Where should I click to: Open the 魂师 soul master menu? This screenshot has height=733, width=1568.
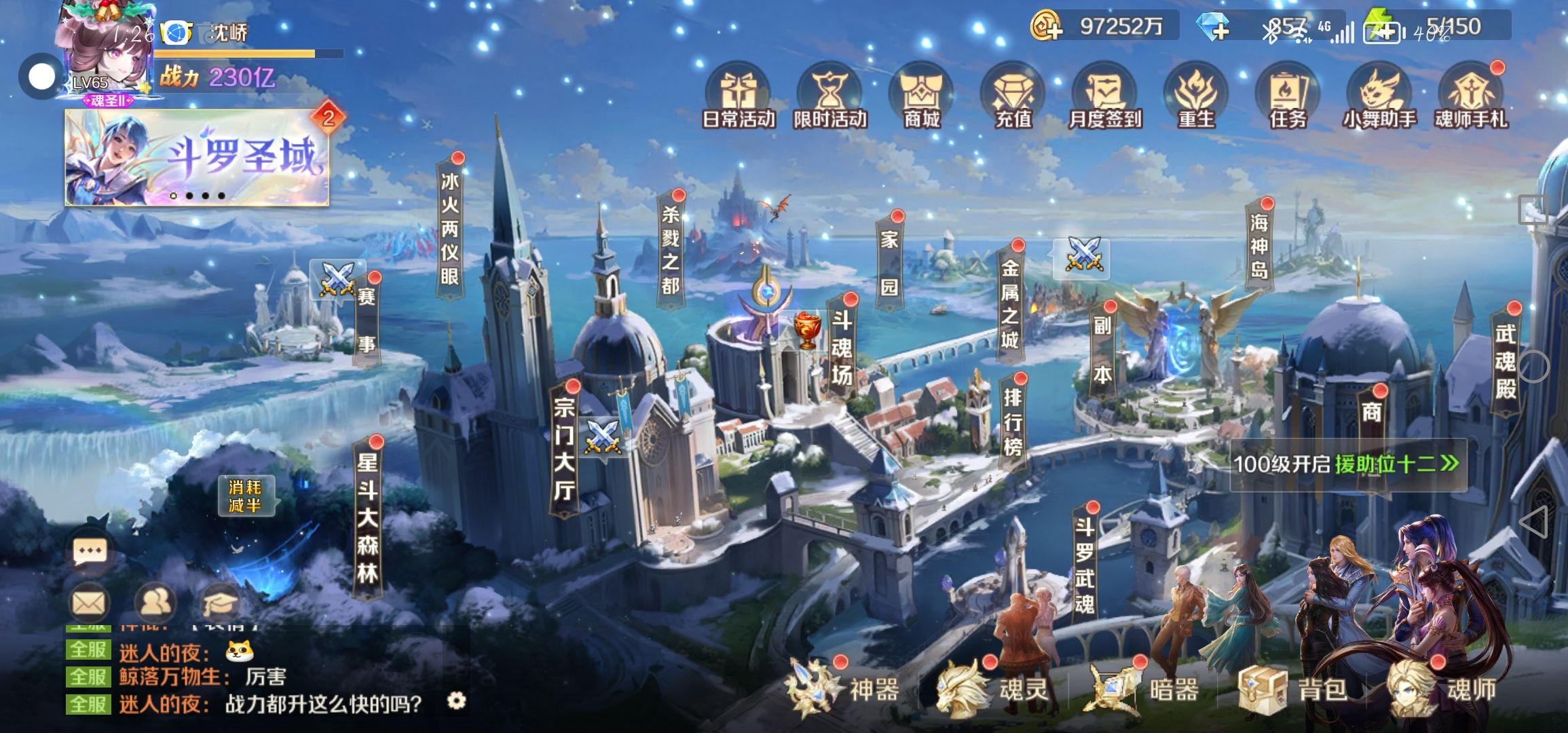pyautogui.click(x=1442, y=690)
